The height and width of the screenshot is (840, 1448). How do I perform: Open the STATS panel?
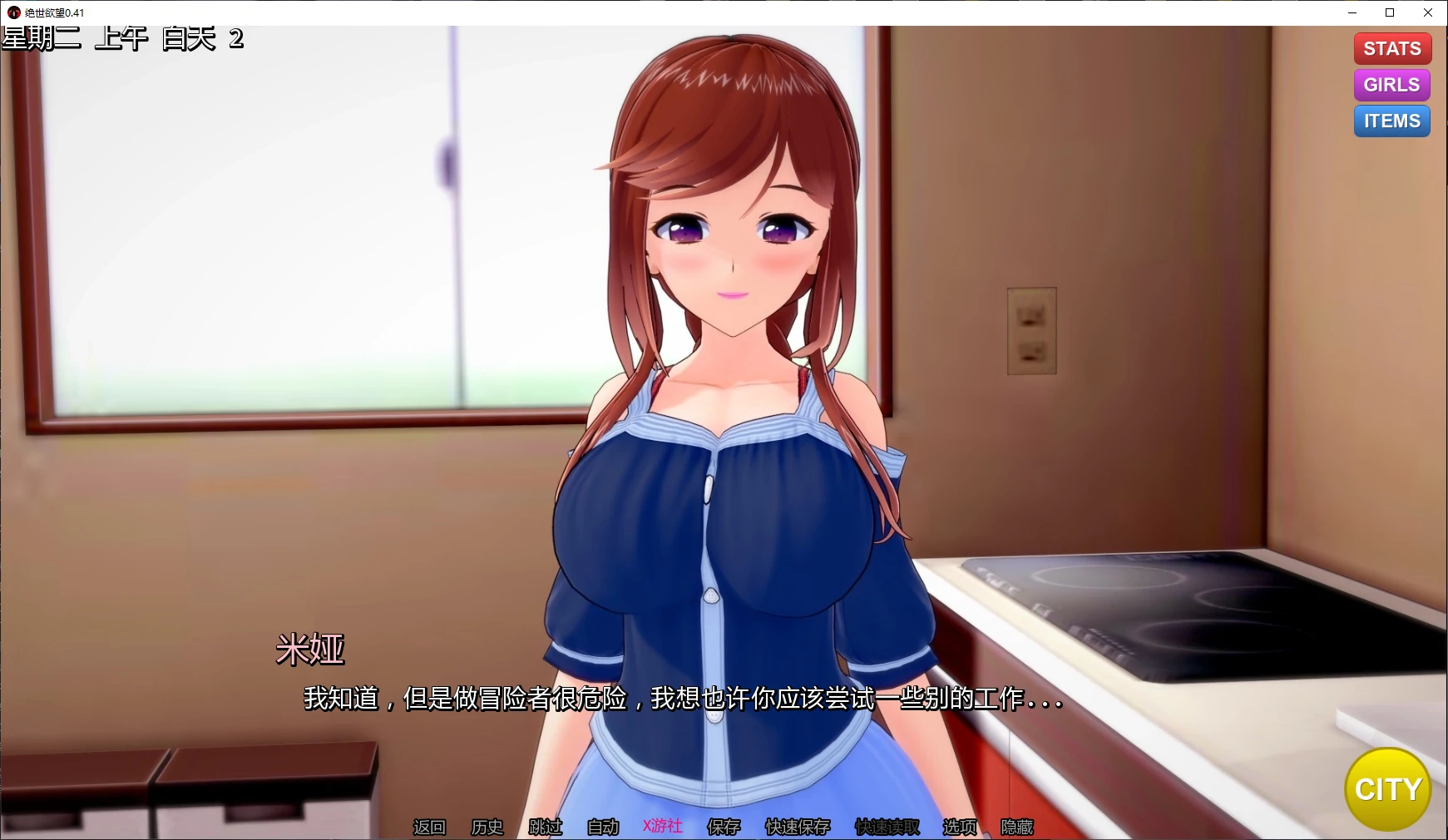tap(1391, 47)
